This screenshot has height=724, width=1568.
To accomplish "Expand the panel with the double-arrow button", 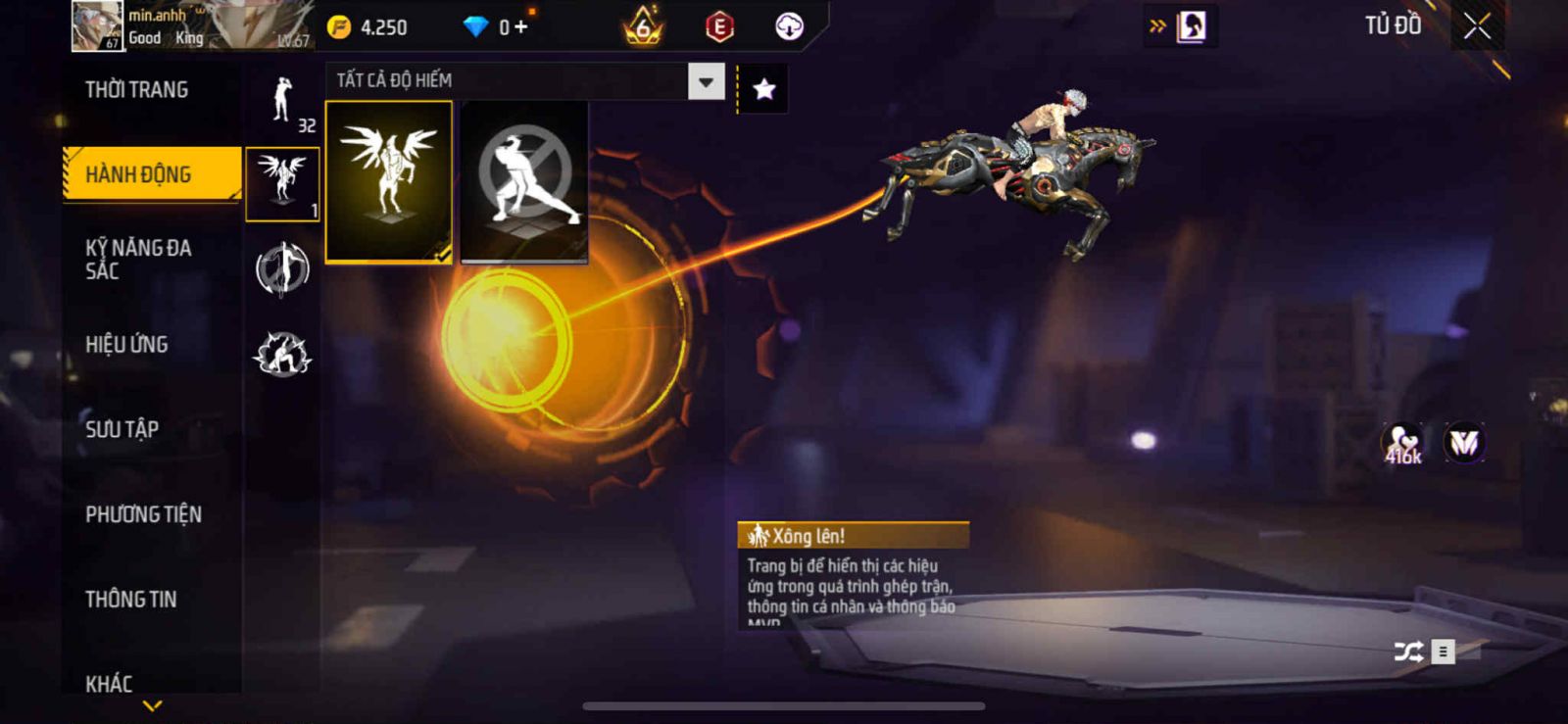I will 1157,26.
